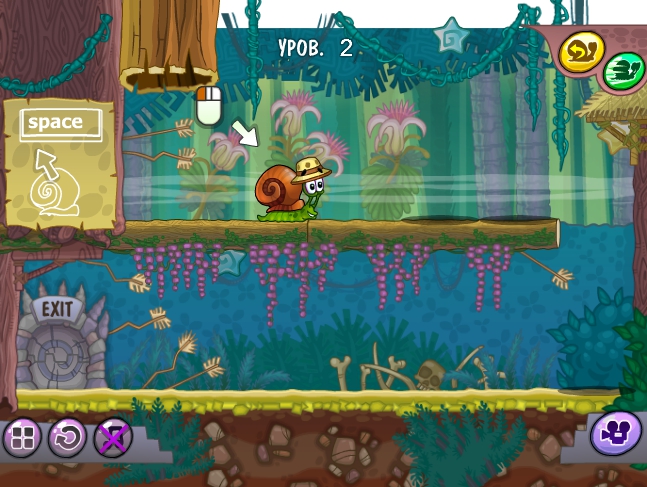The height and width of the screenshot is (487, 647).
Task: Toggle the crossed-out music note button
Action: point(112,437)
